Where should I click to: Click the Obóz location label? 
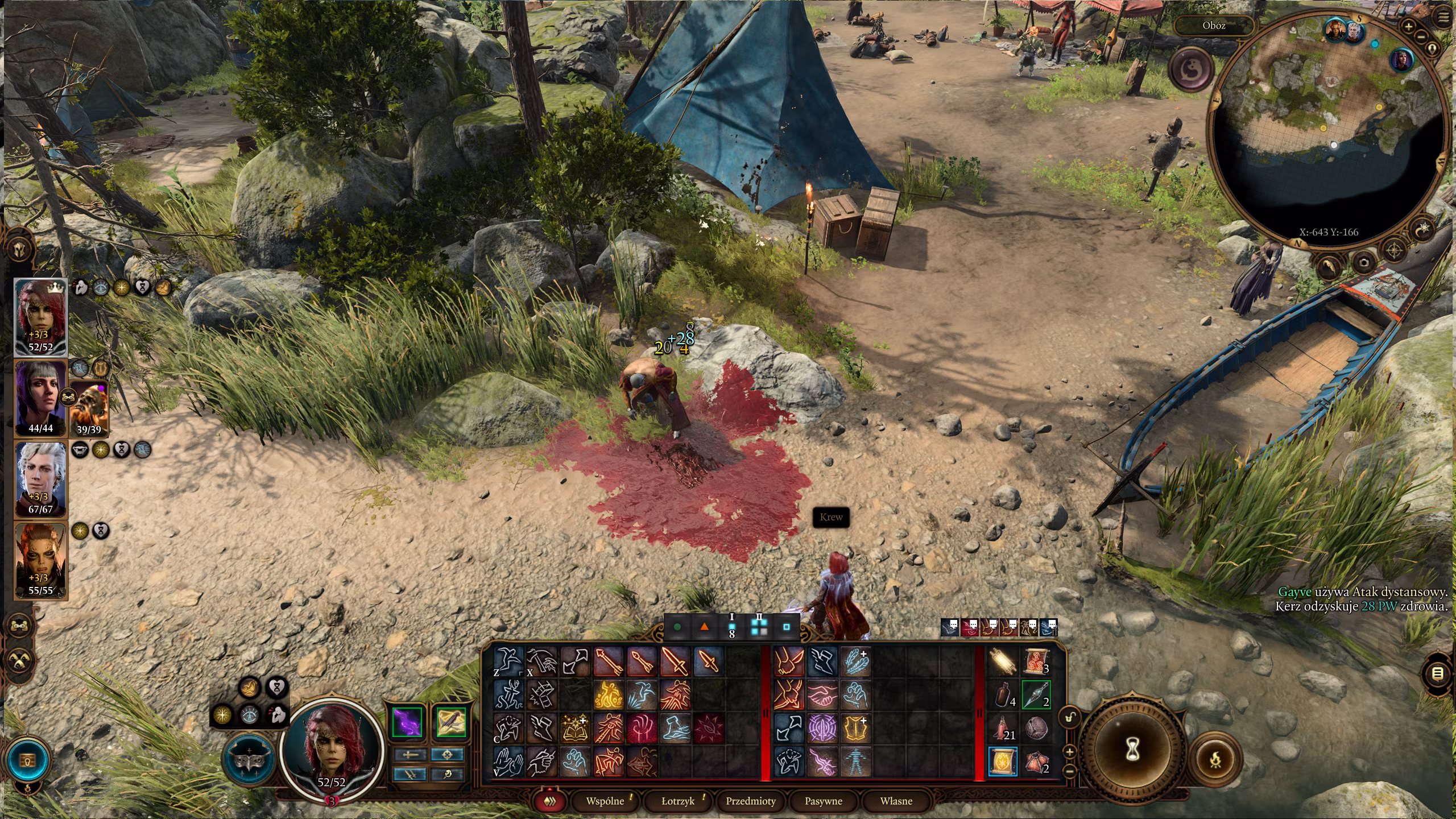pos(1214,26)
